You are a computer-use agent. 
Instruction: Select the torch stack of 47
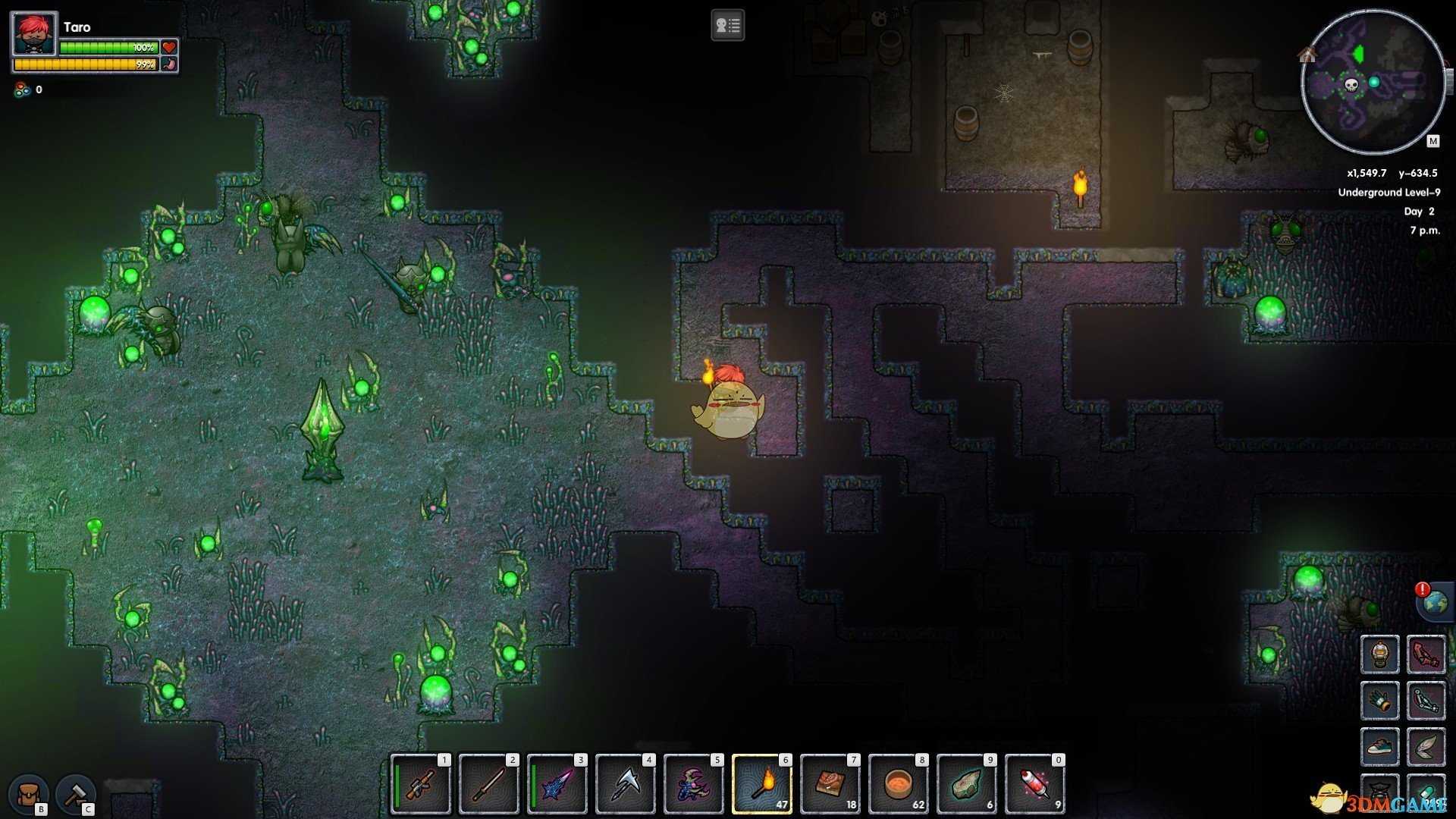coord(762,784)
